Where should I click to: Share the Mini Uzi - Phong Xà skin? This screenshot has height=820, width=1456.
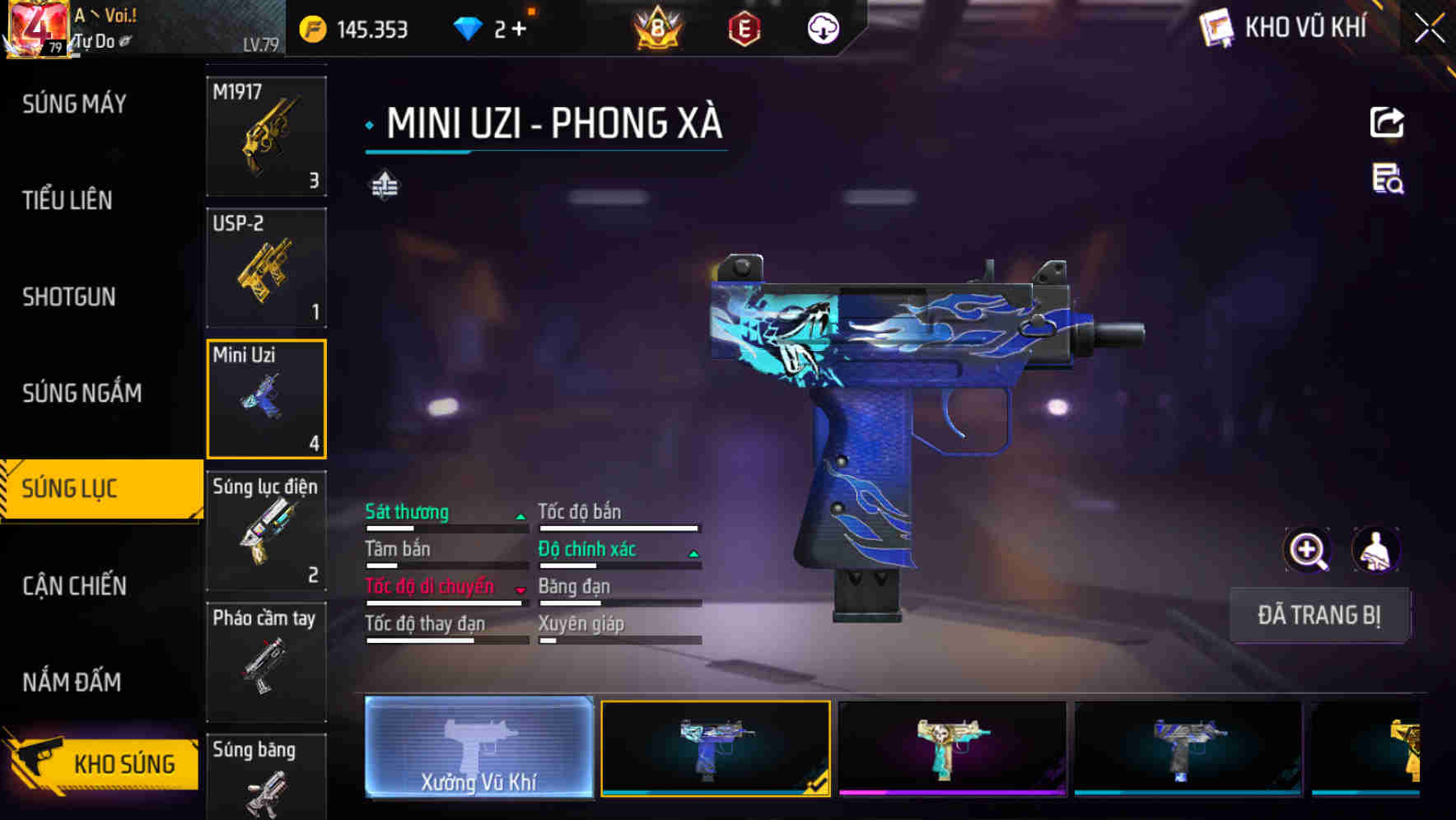[x=1388, y=122]
